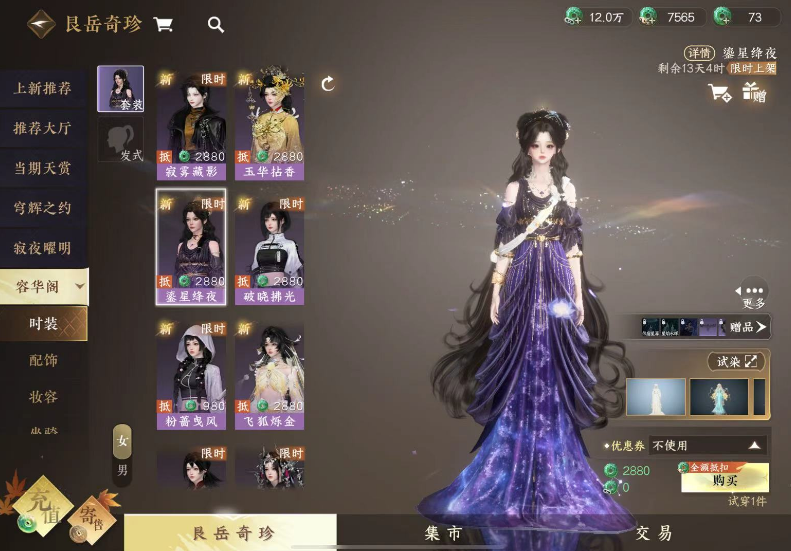
Task: Go to 推荐大厅 section
Action: [x=42, y=128]
